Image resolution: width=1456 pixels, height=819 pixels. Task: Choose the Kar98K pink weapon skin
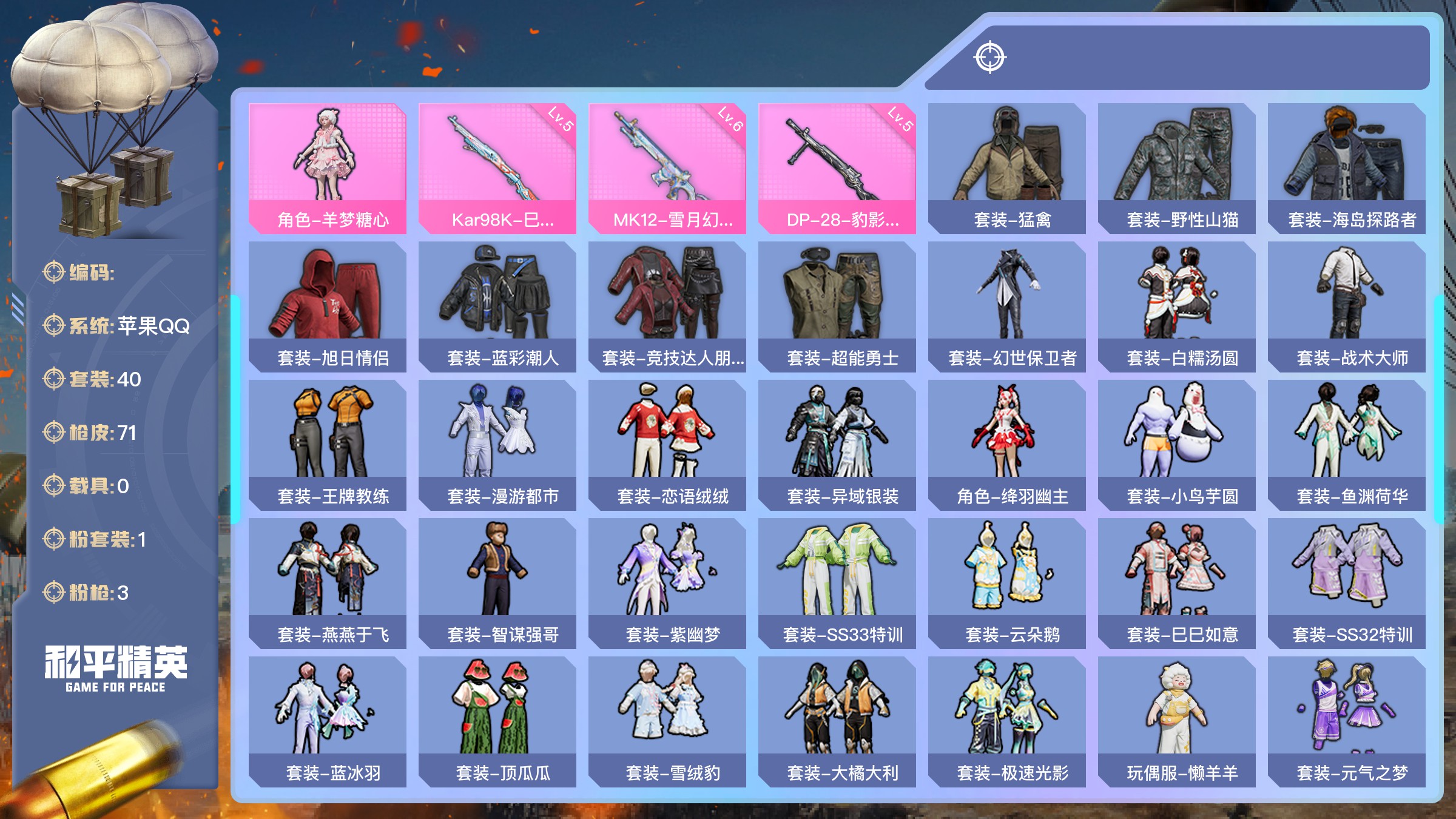(x=497, y=168)
